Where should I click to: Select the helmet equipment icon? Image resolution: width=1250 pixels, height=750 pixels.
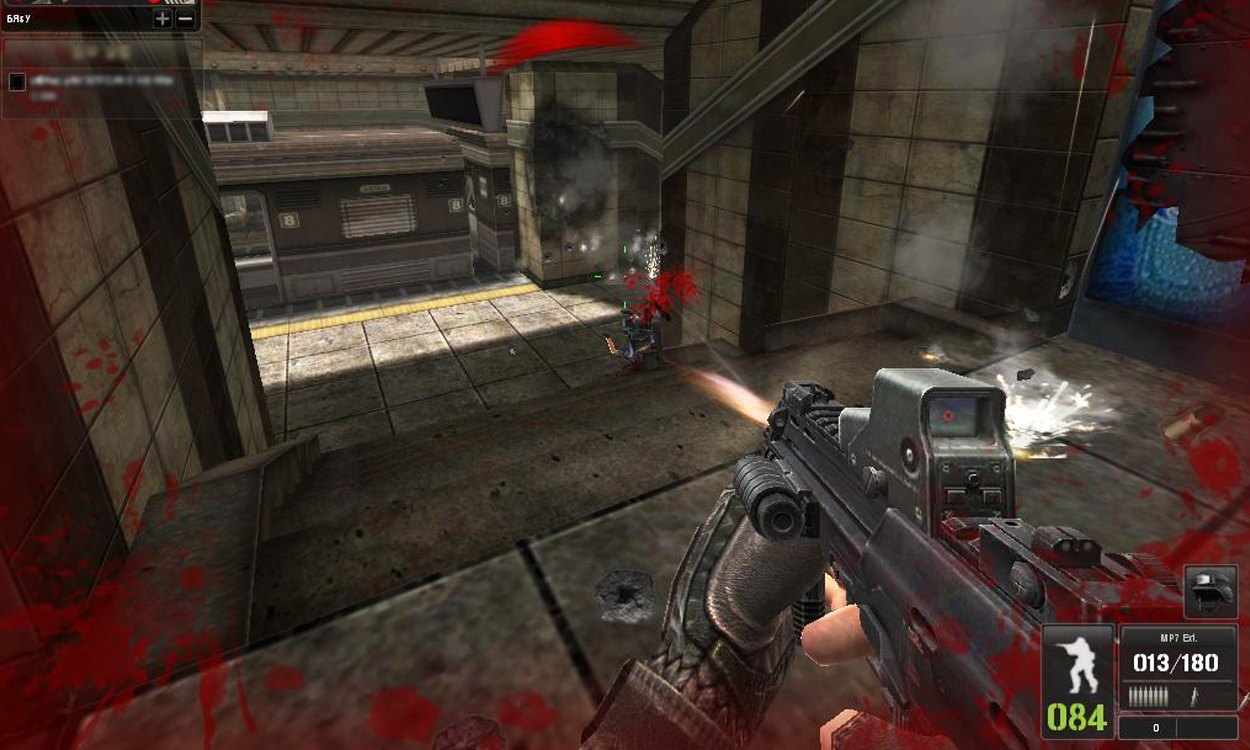[1210, 590]
